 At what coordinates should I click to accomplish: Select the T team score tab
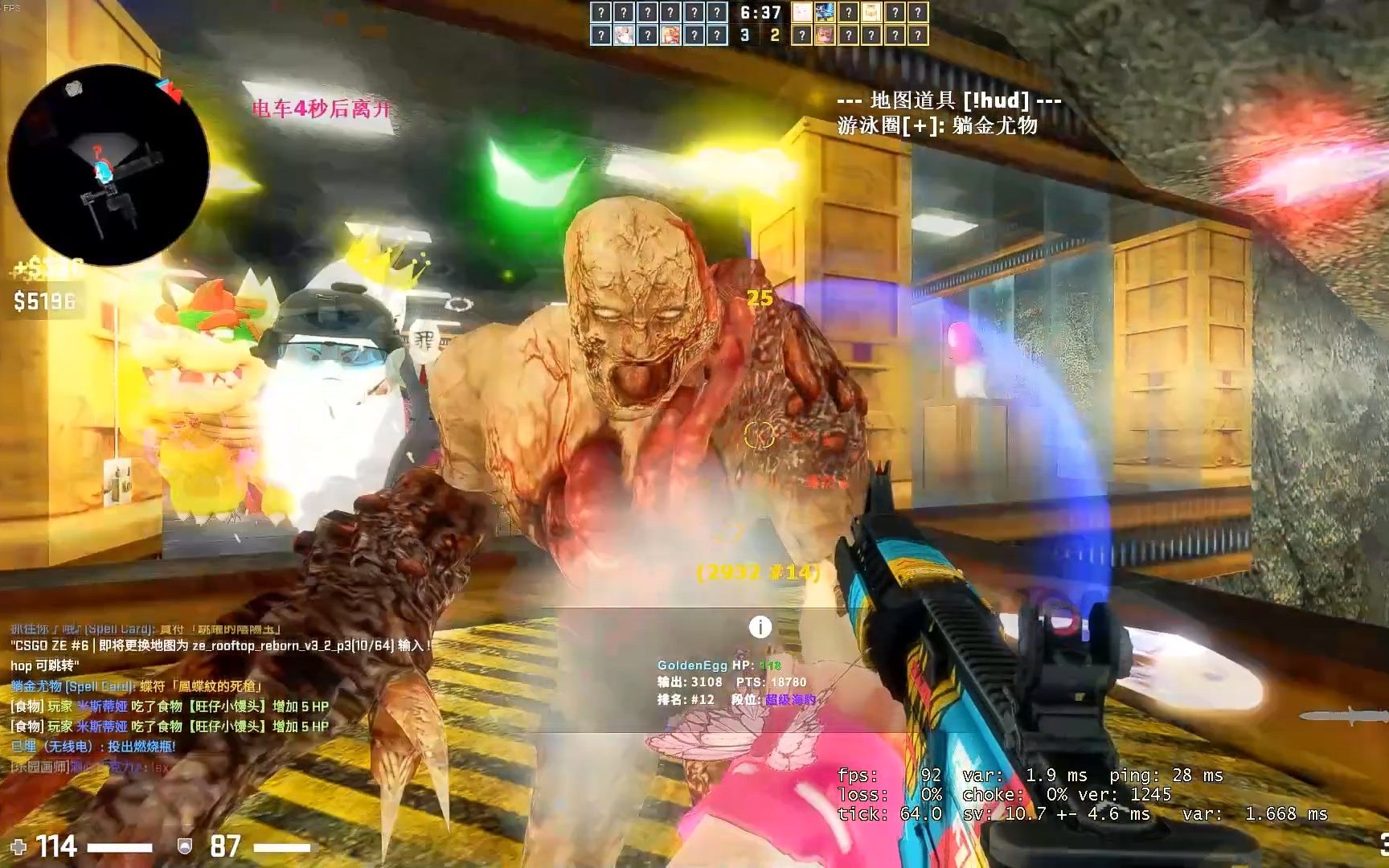point(776,34)
